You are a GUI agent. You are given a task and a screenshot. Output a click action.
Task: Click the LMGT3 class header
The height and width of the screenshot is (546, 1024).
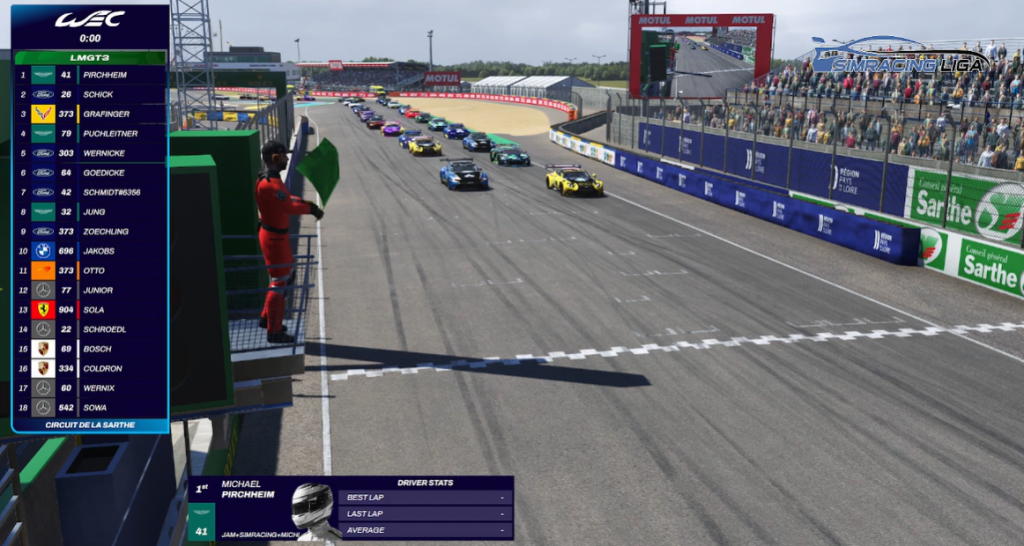click(90, 57)
